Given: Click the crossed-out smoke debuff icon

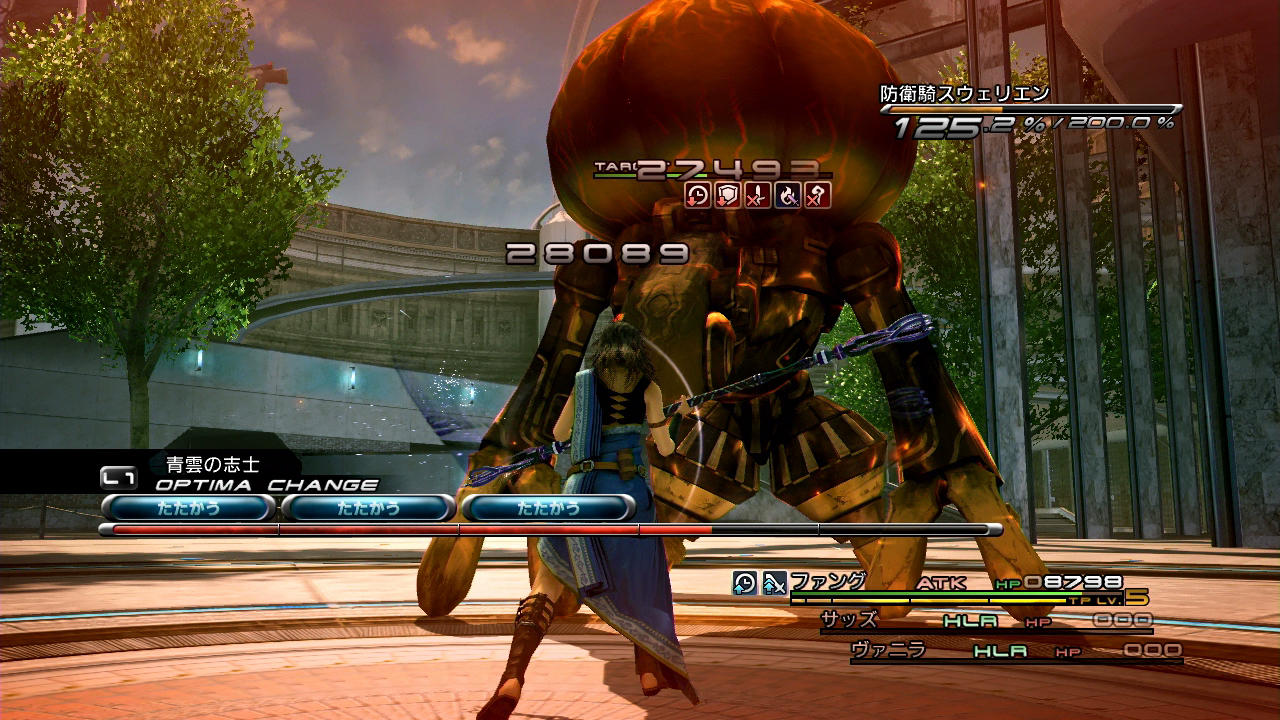Looking at the screenshot, I should (x=817, y=195).
